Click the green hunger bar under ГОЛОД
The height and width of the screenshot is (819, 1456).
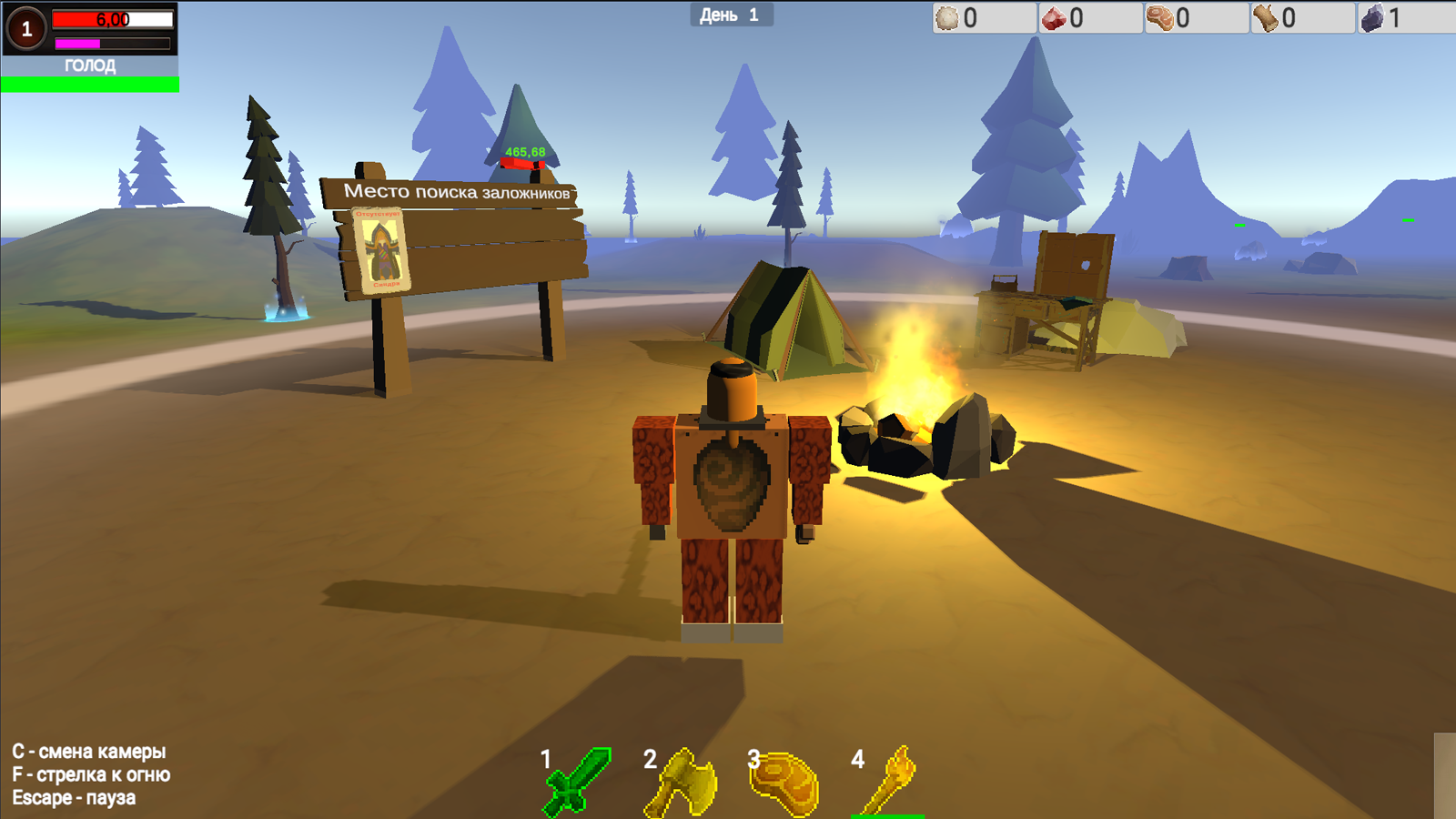pos(88,82)
